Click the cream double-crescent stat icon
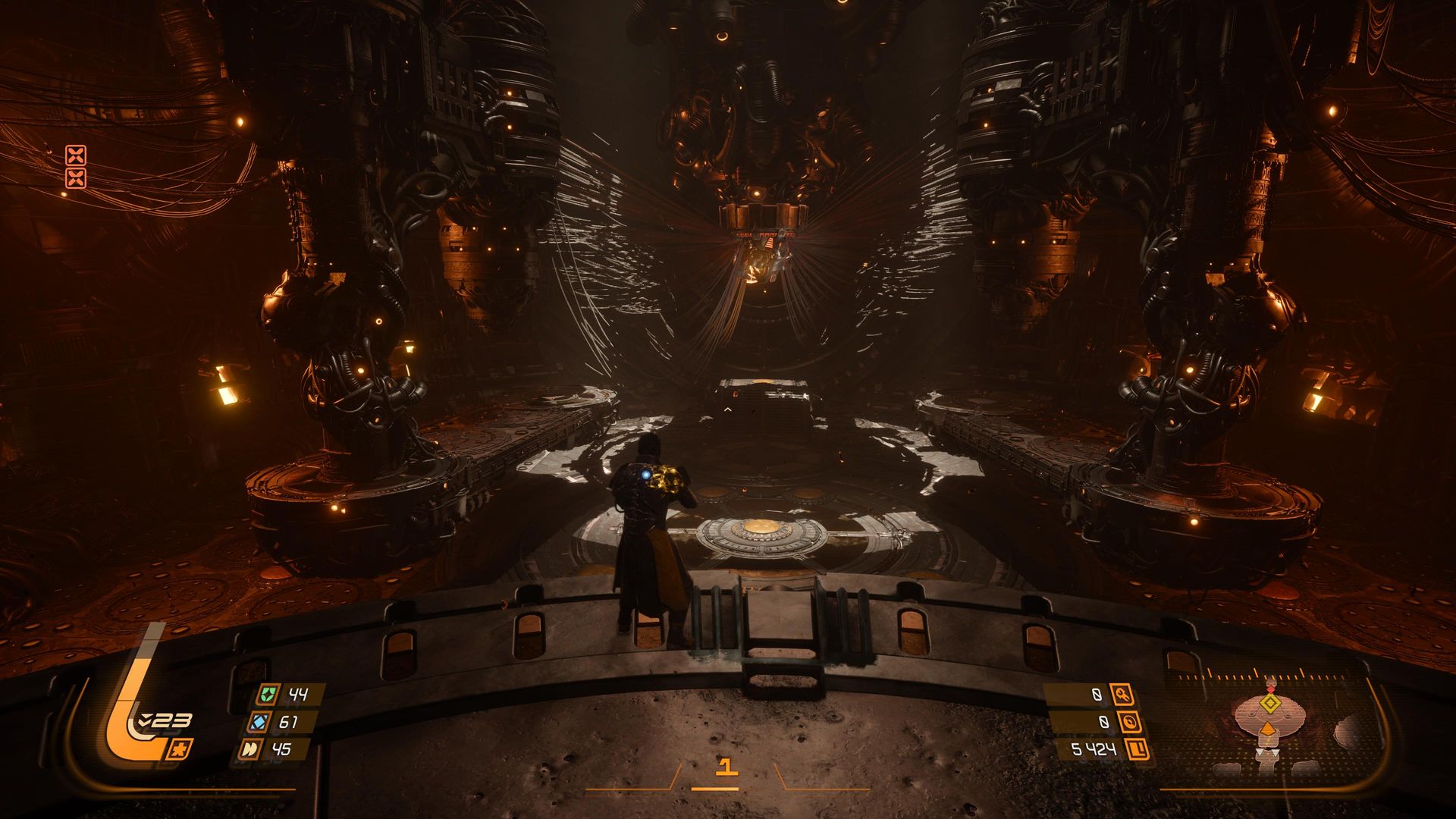The height and width of the screenshot is (819, 1456). [249, 749]
